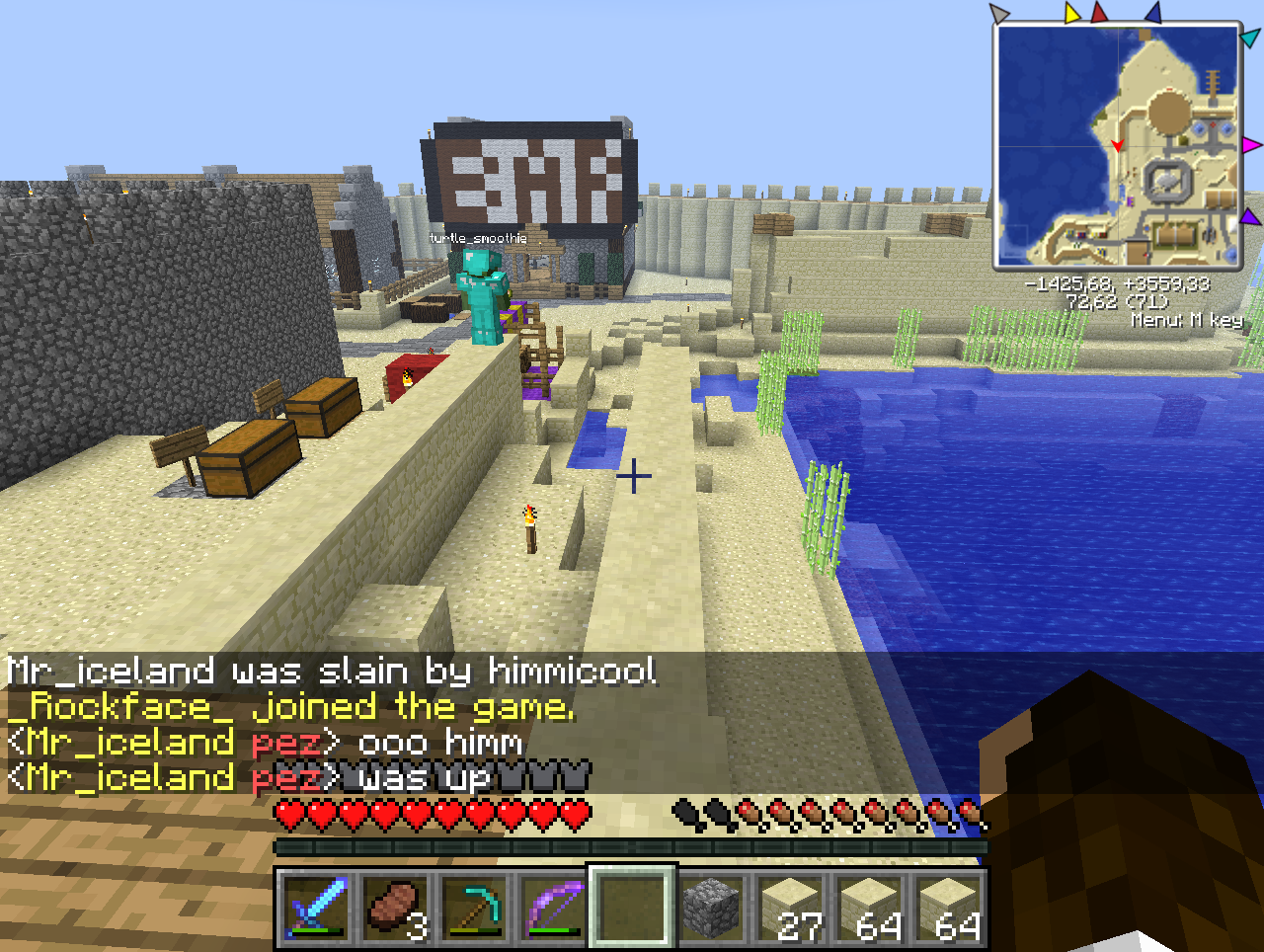Screen dimensions: 1264x952
Task: Select the cooked meat stack of 3
Action: pyautogui.click(x=393, y=907)
